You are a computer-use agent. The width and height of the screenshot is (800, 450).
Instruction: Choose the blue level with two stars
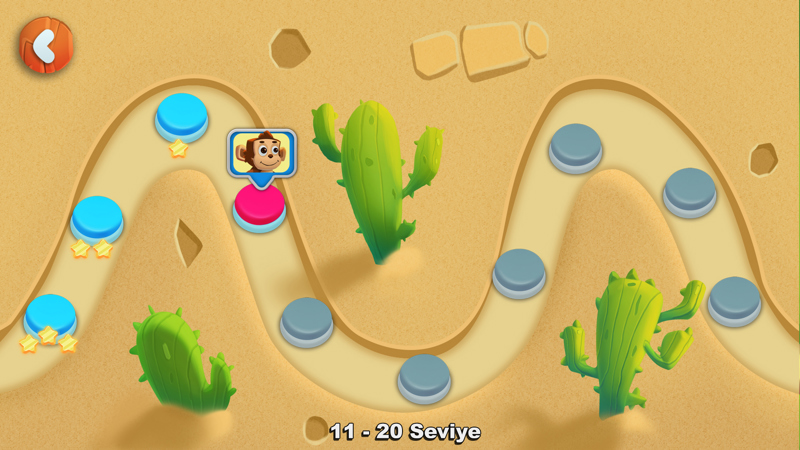(x=97, y=217)
